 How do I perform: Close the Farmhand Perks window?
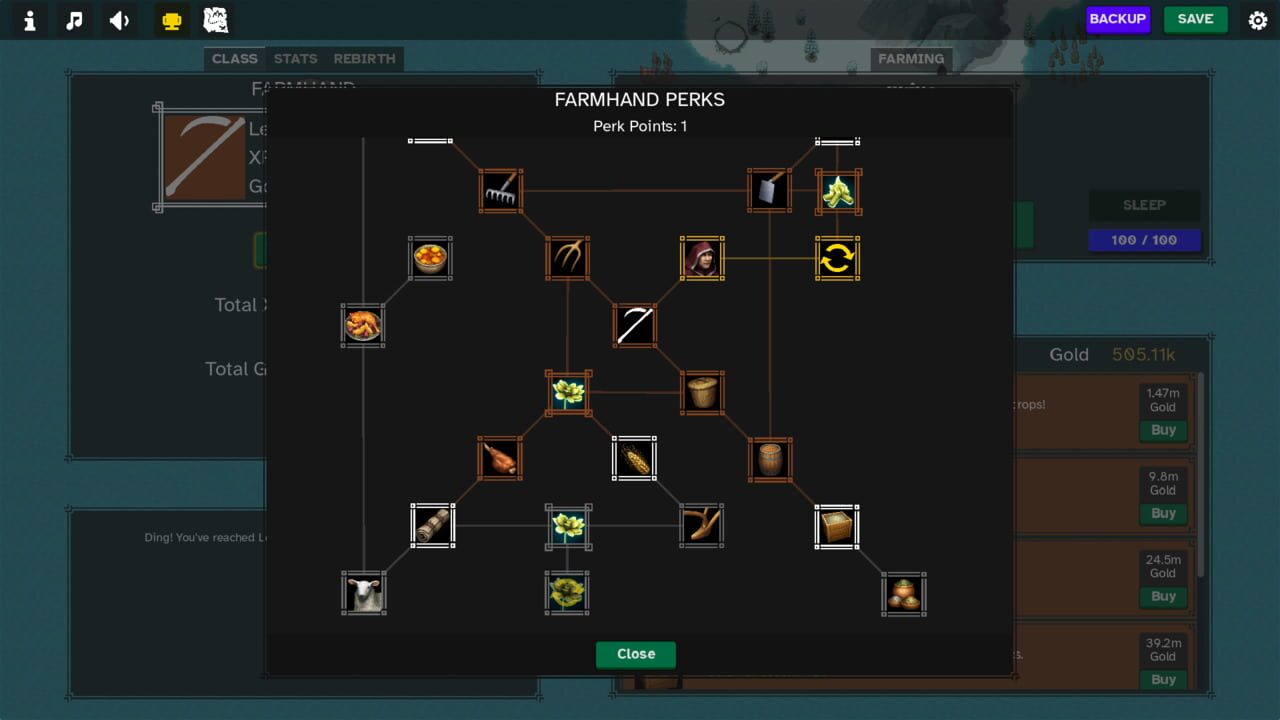coord(636,654)
